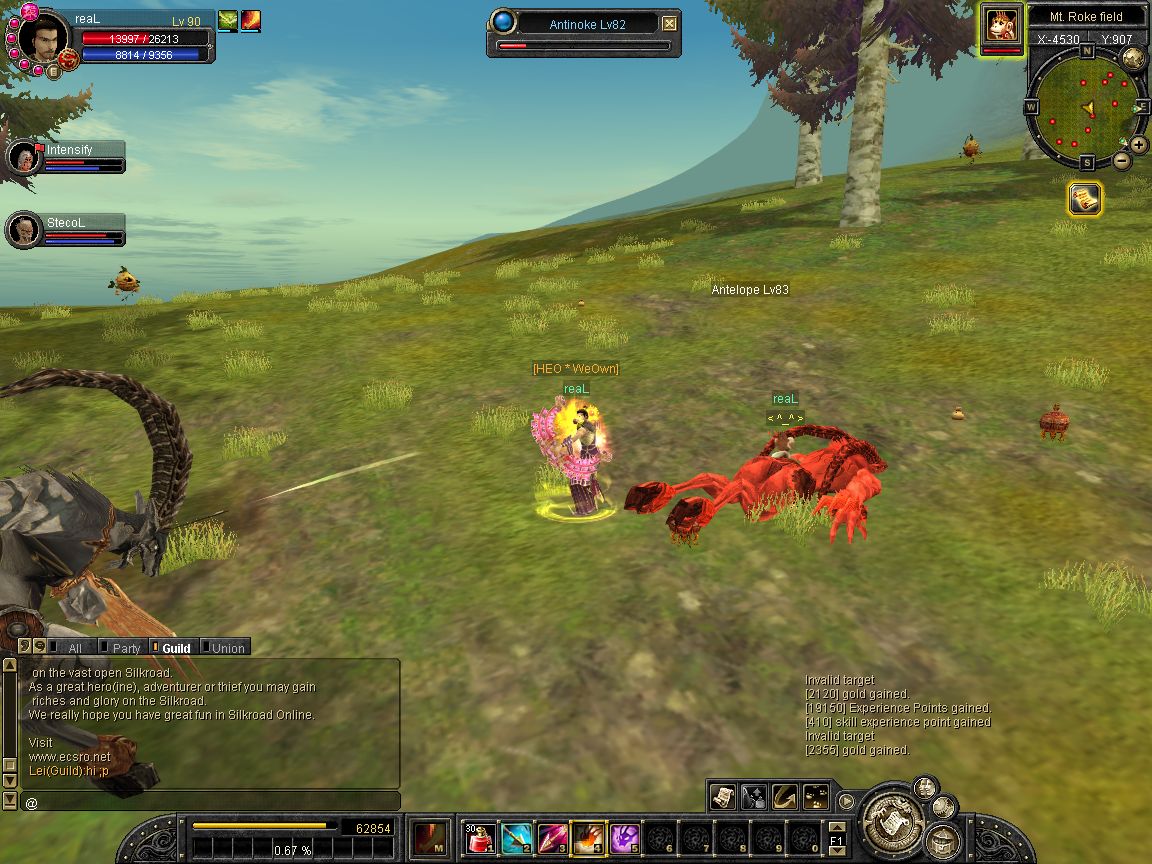The width and height of the screenshot is (1152, 864).
Task: Click the chat message input field
Action: point(210,802)
